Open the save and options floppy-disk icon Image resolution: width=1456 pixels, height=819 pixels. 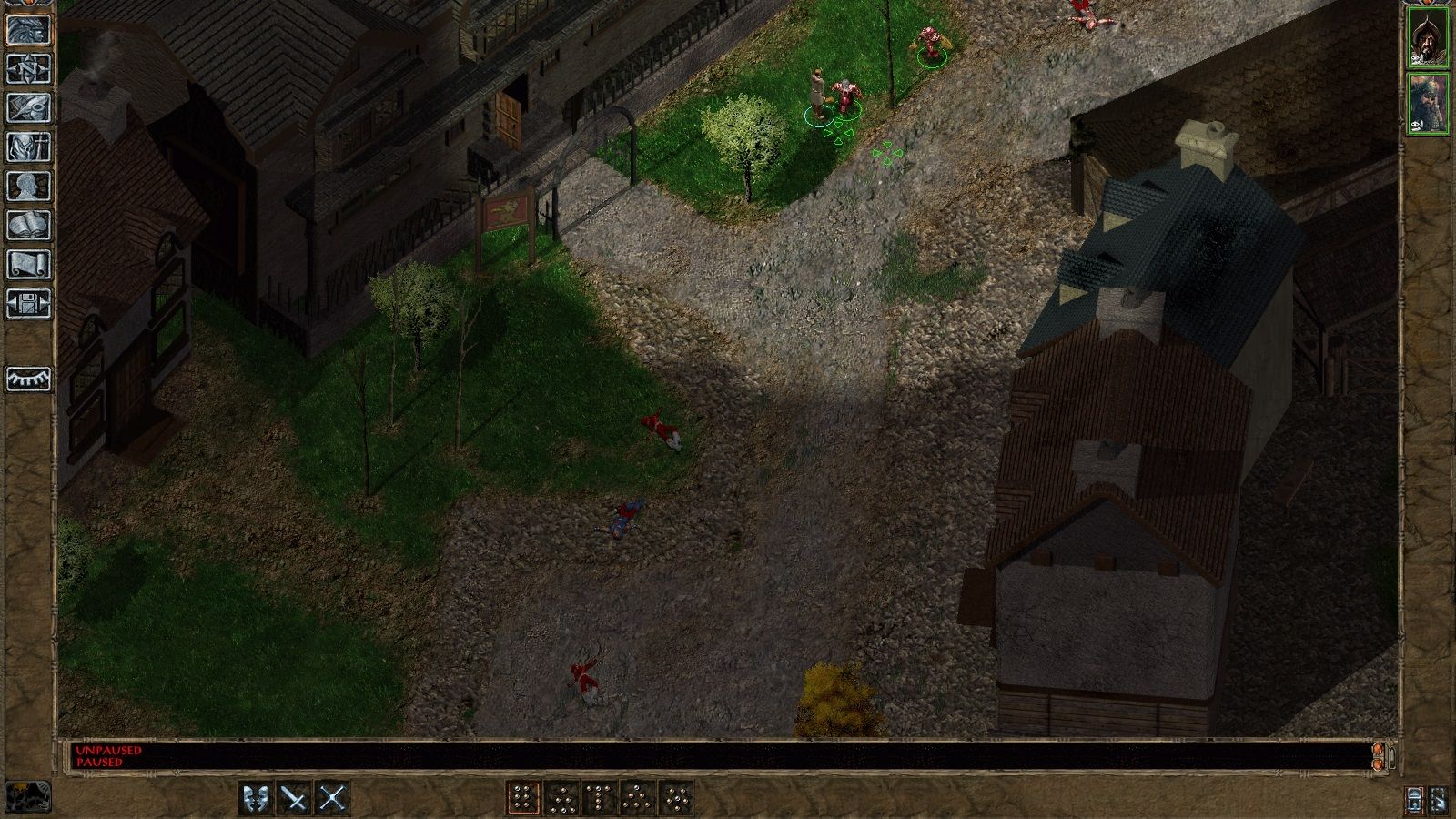(28, 303)
